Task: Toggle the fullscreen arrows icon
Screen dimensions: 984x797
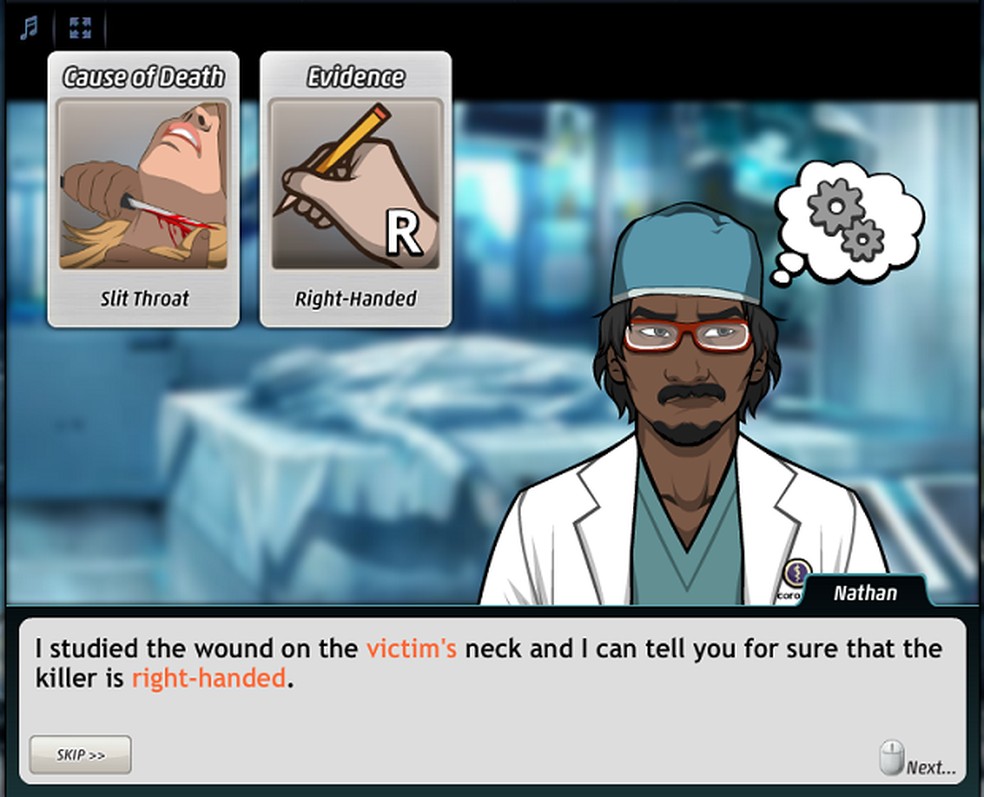Action: (80, 28)
